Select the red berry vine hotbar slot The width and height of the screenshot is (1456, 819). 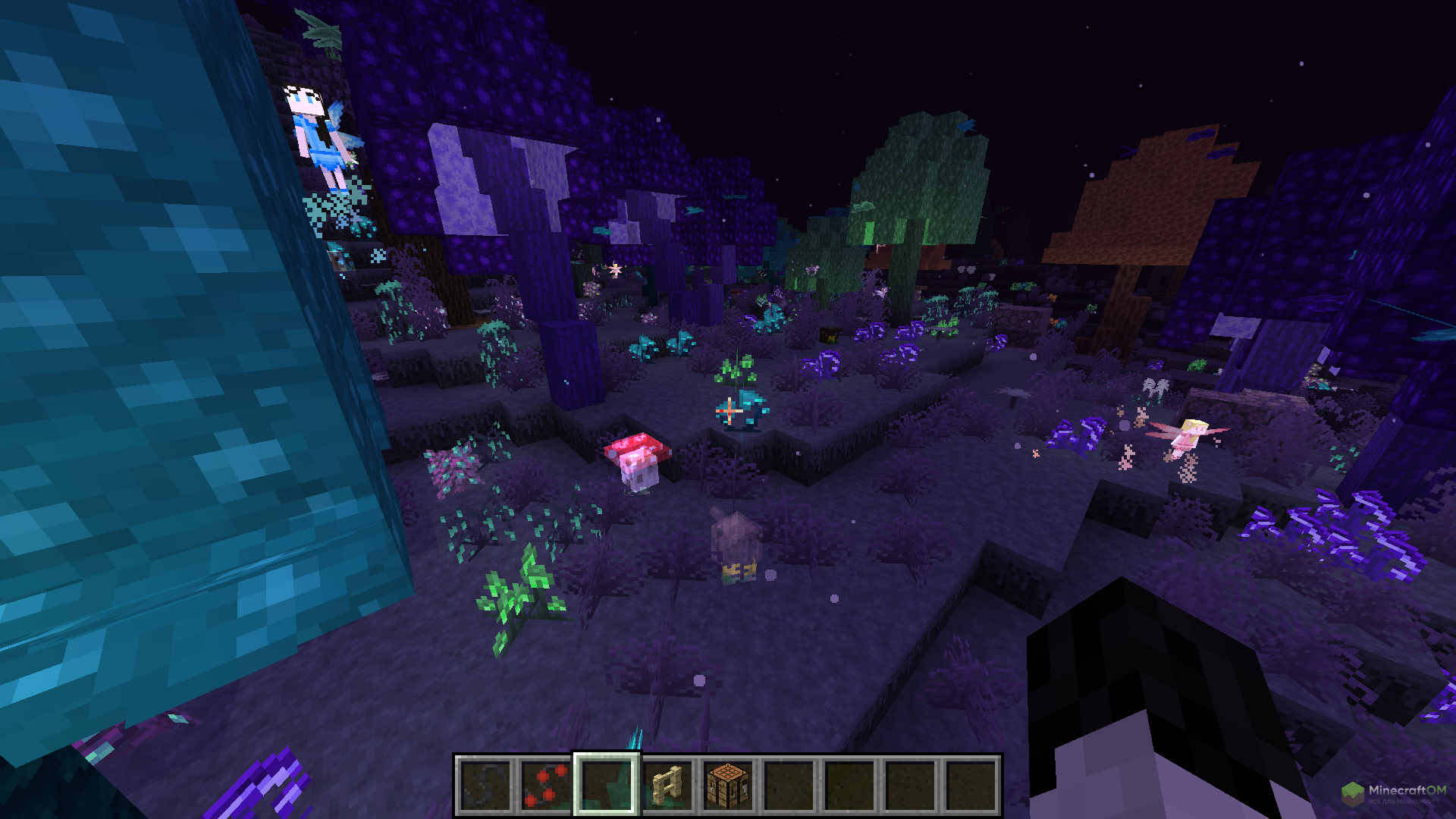546,786
